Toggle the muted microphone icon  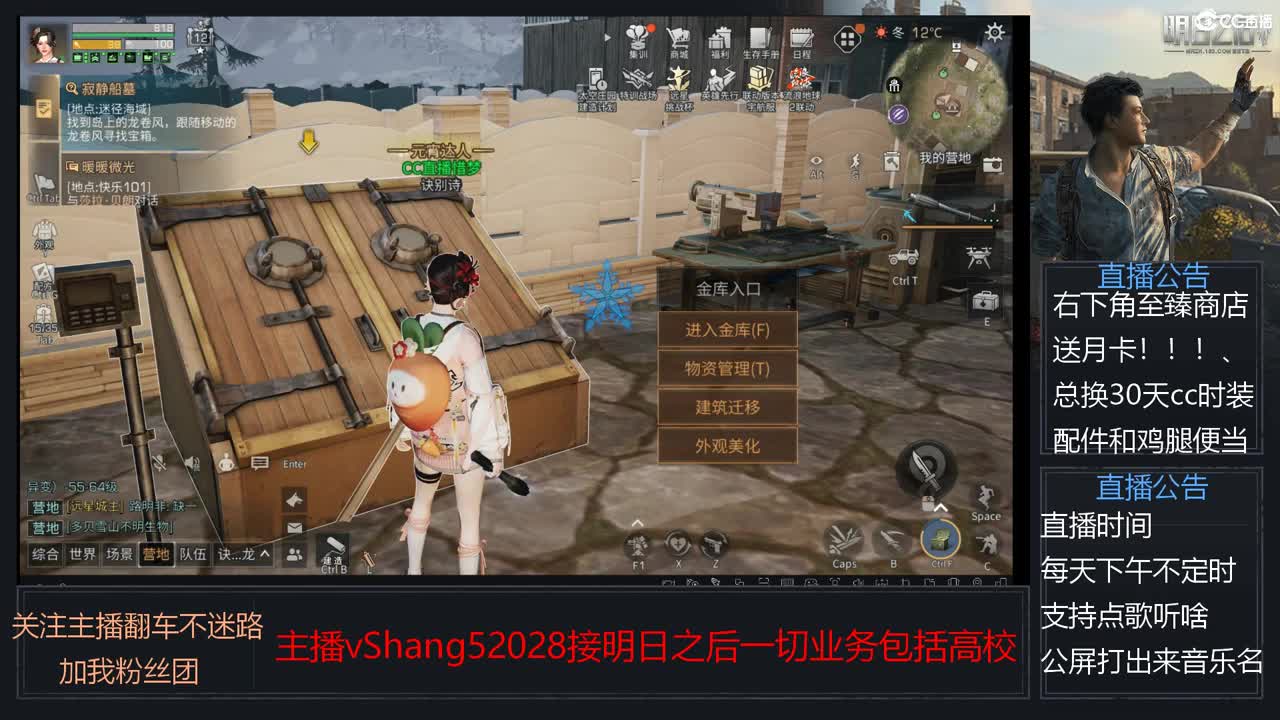click(x=158, y=462)
